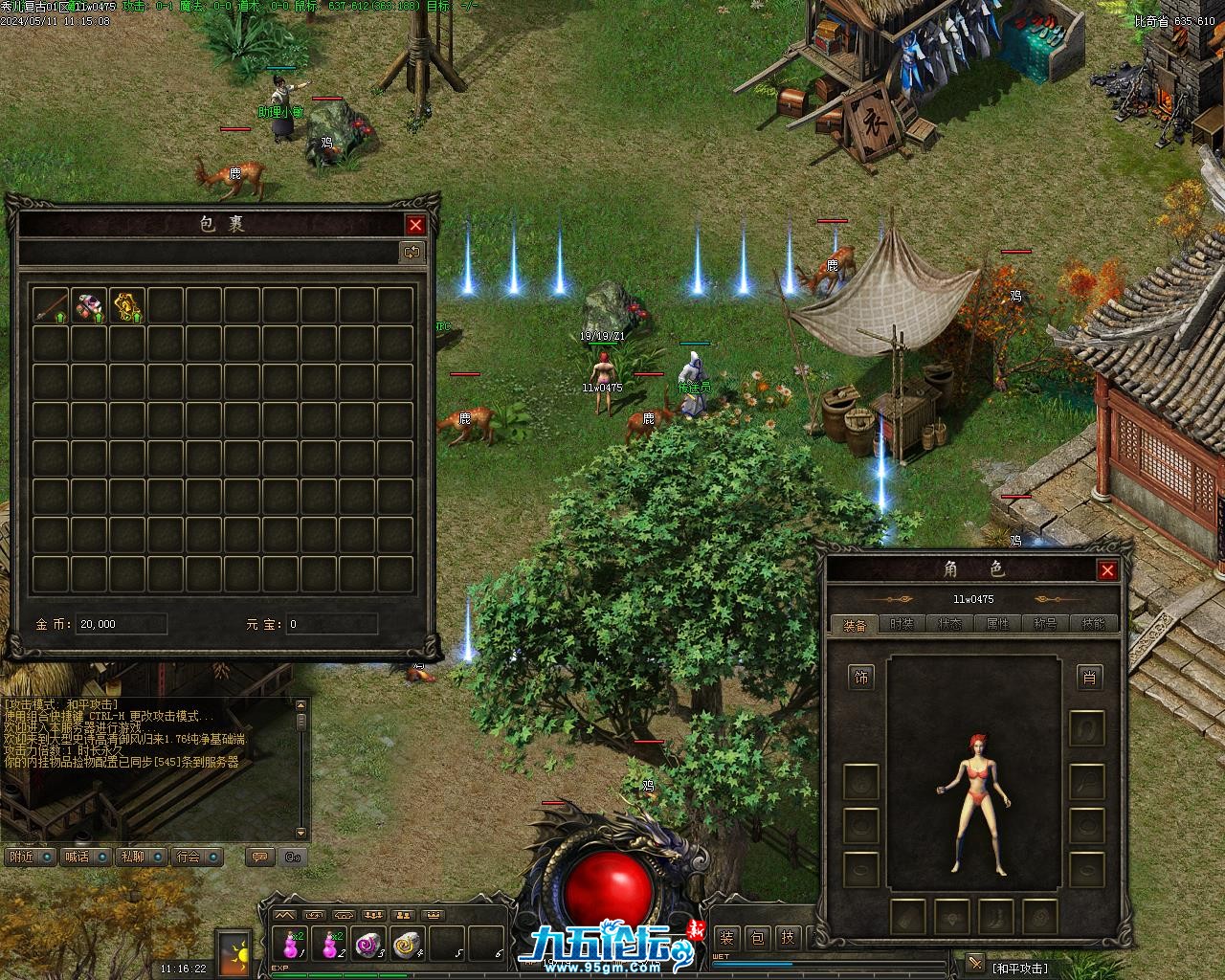Viewport: 1225px width, 980px height.
Task: Click the 肖 zodiac button
Action: [1088, 679]
